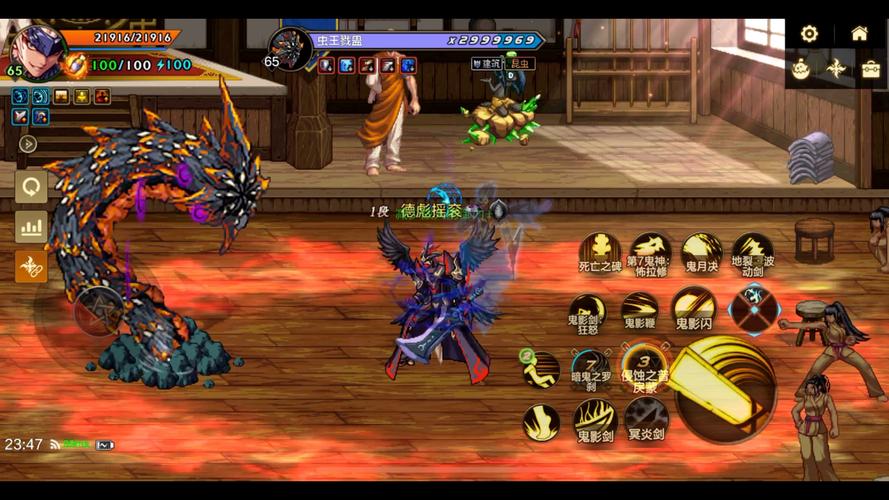
Task: Hit the large basic attack button
Action: (724, 389)
